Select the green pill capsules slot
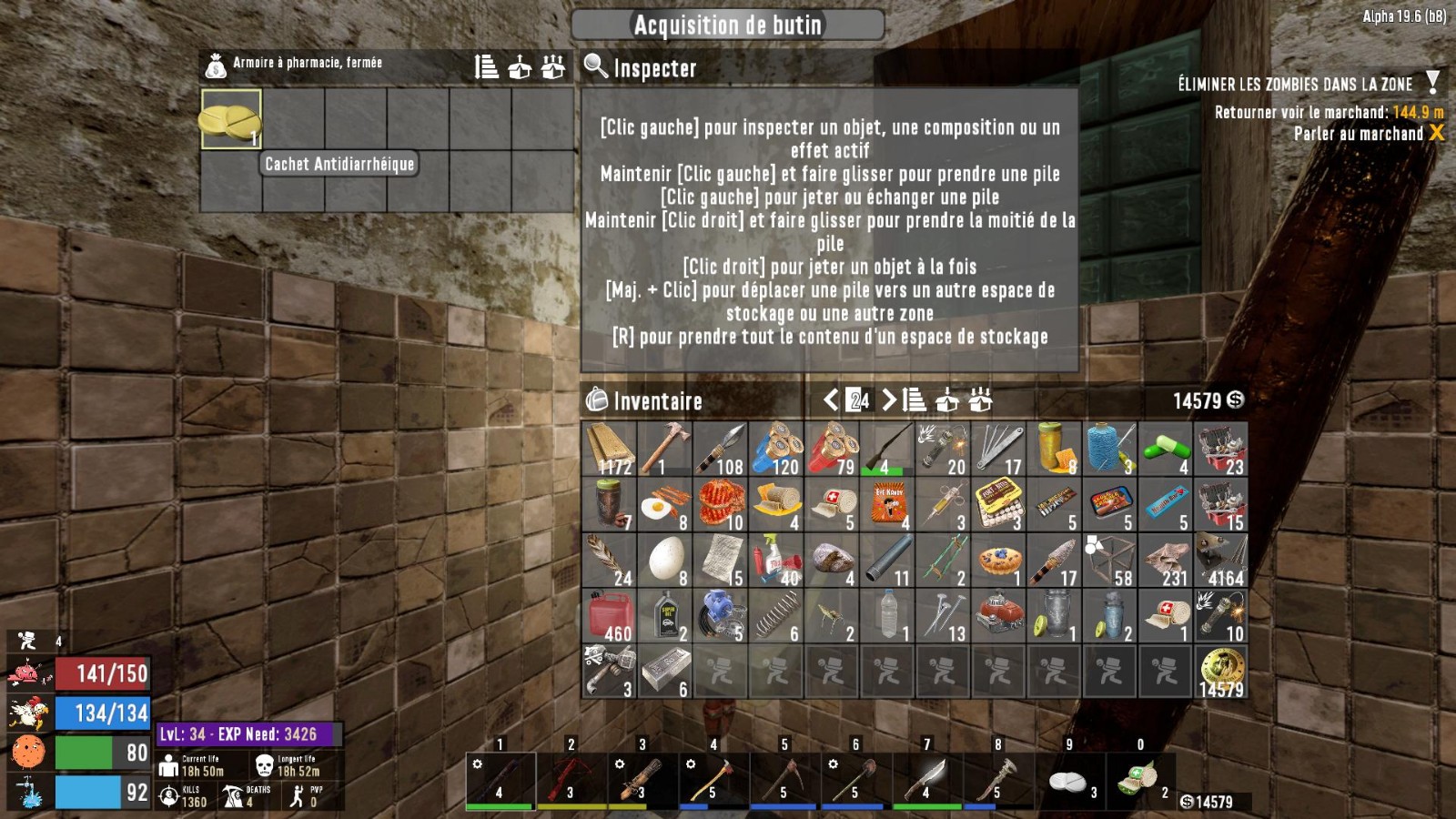The width and height of the screenshot is (1456, 819). (1166, 449)
